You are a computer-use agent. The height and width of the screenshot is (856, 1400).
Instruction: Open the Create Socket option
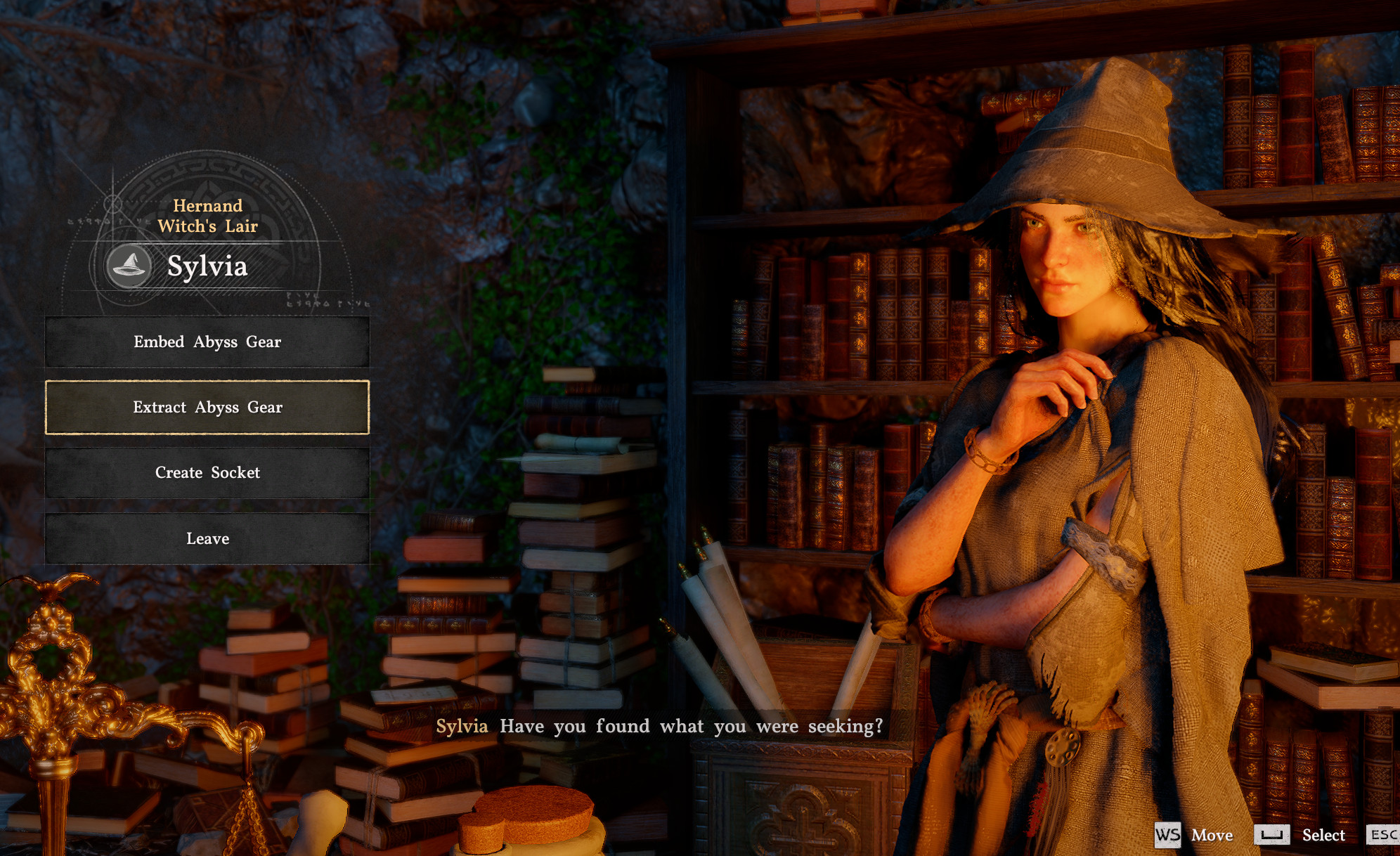coord(207,473)
